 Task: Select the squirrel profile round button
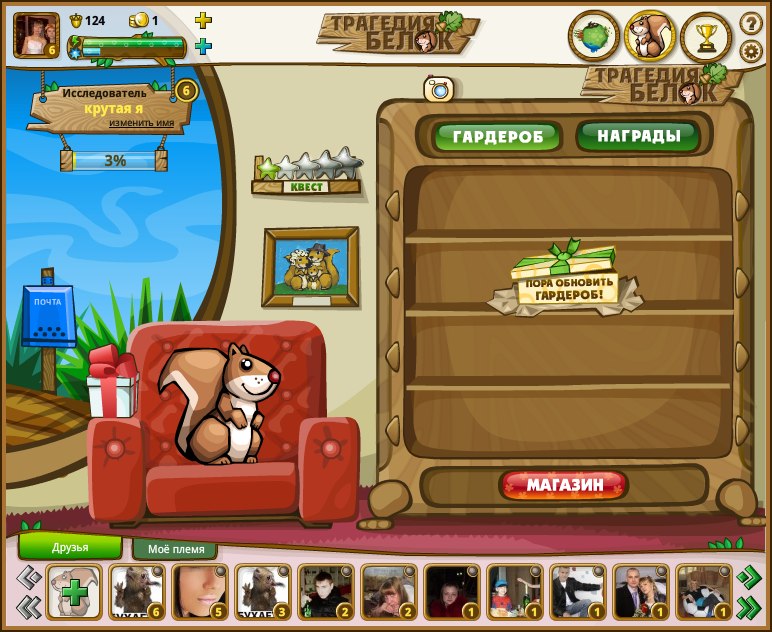[x=650, y=37]
